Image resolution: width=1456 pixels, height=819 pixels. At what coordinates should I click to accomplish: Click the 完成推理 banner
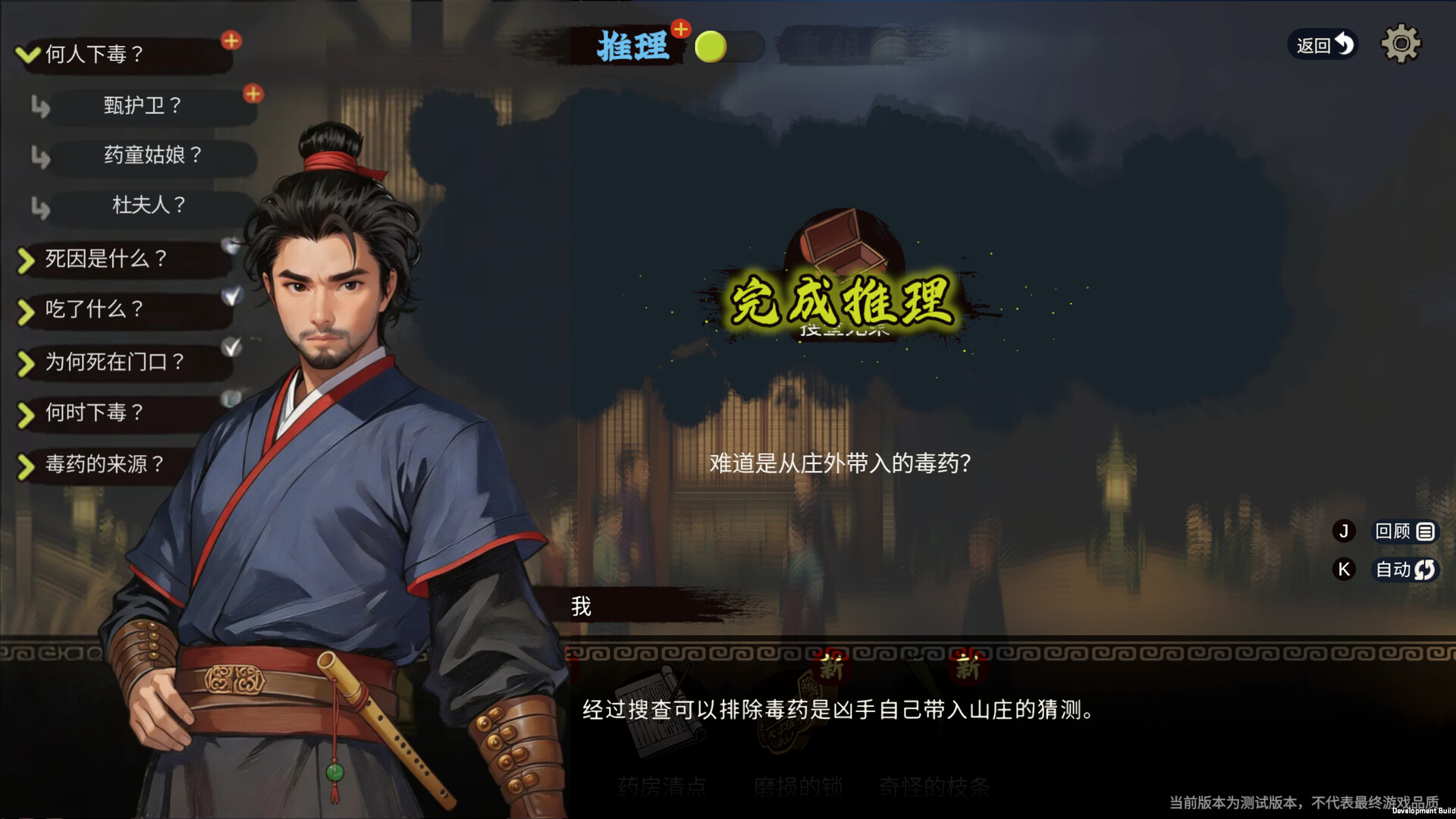[842, 302]
